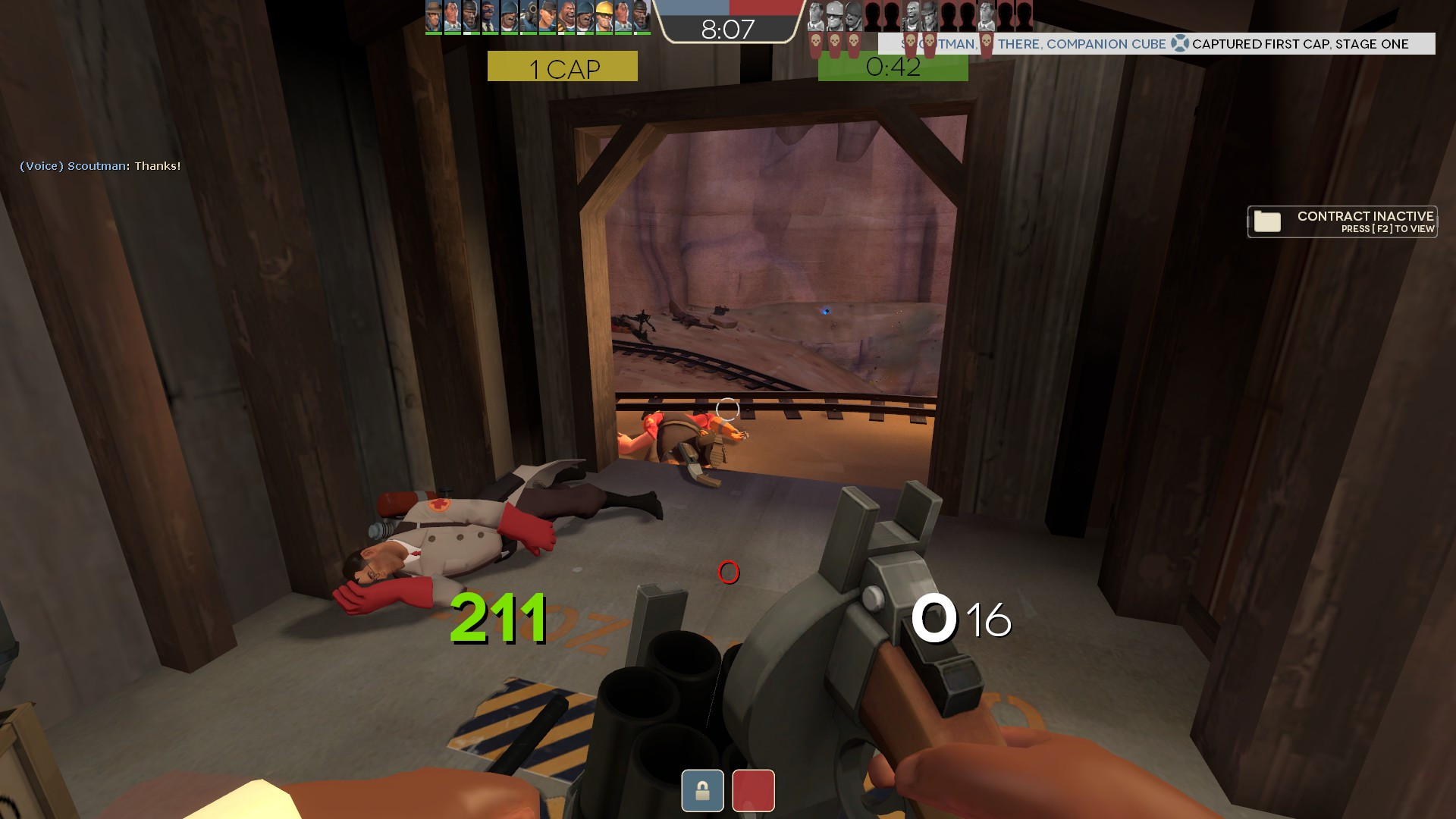Click the Spy portrait in the team lineup
This screenshot has width=1456, height=819.
point(488,15)
